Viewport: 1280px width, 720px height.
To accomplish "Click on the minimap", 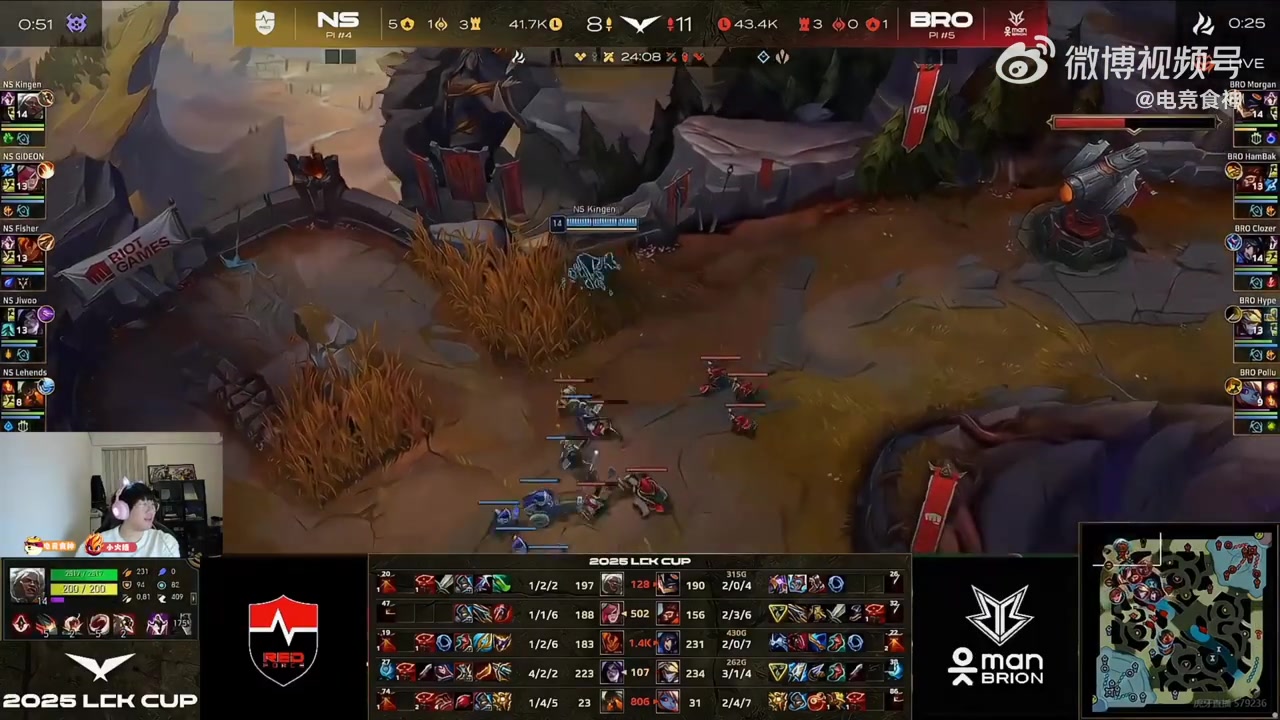I will [1182, 623].
